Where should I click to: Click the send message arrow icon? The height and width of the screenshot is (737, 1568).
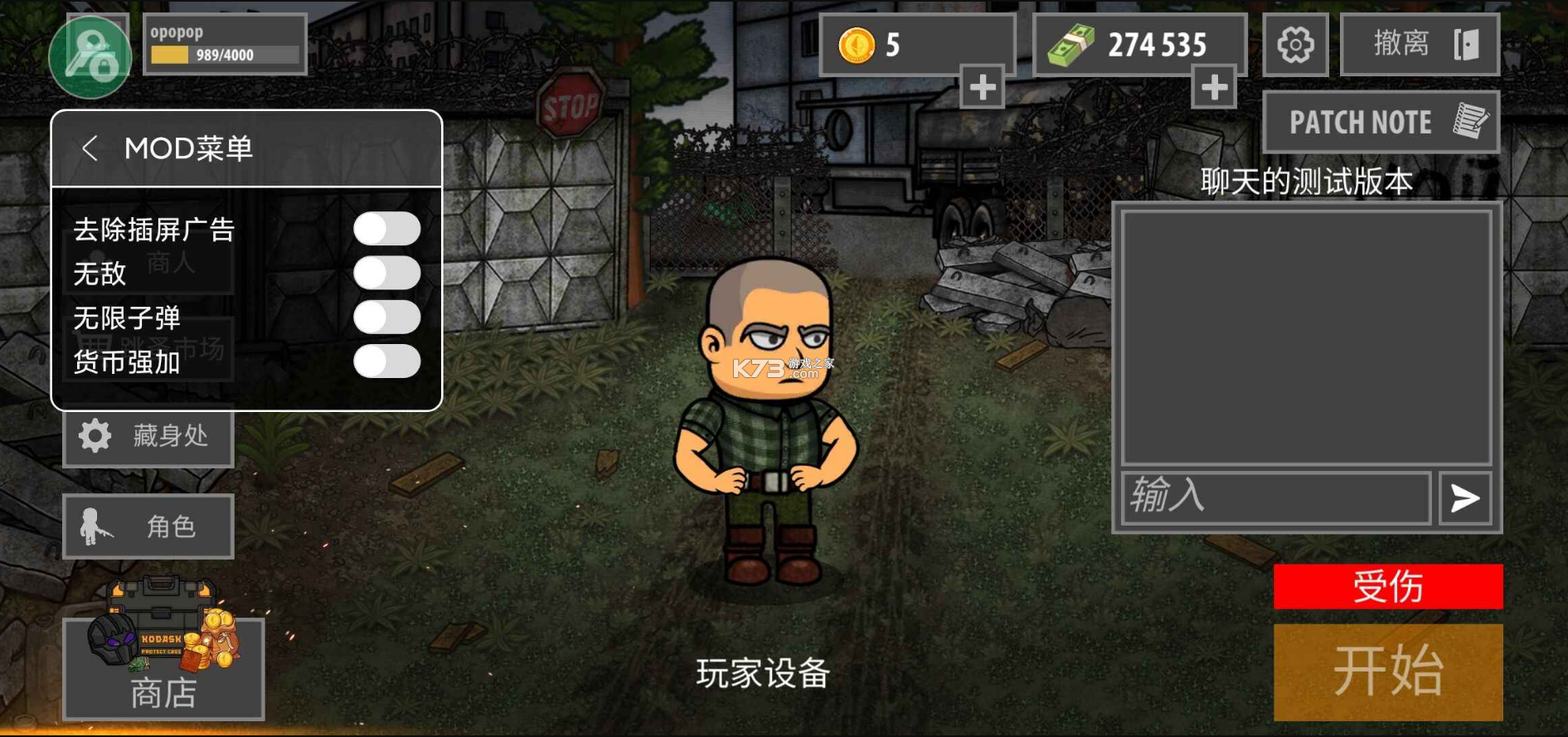click(1466, 498)
